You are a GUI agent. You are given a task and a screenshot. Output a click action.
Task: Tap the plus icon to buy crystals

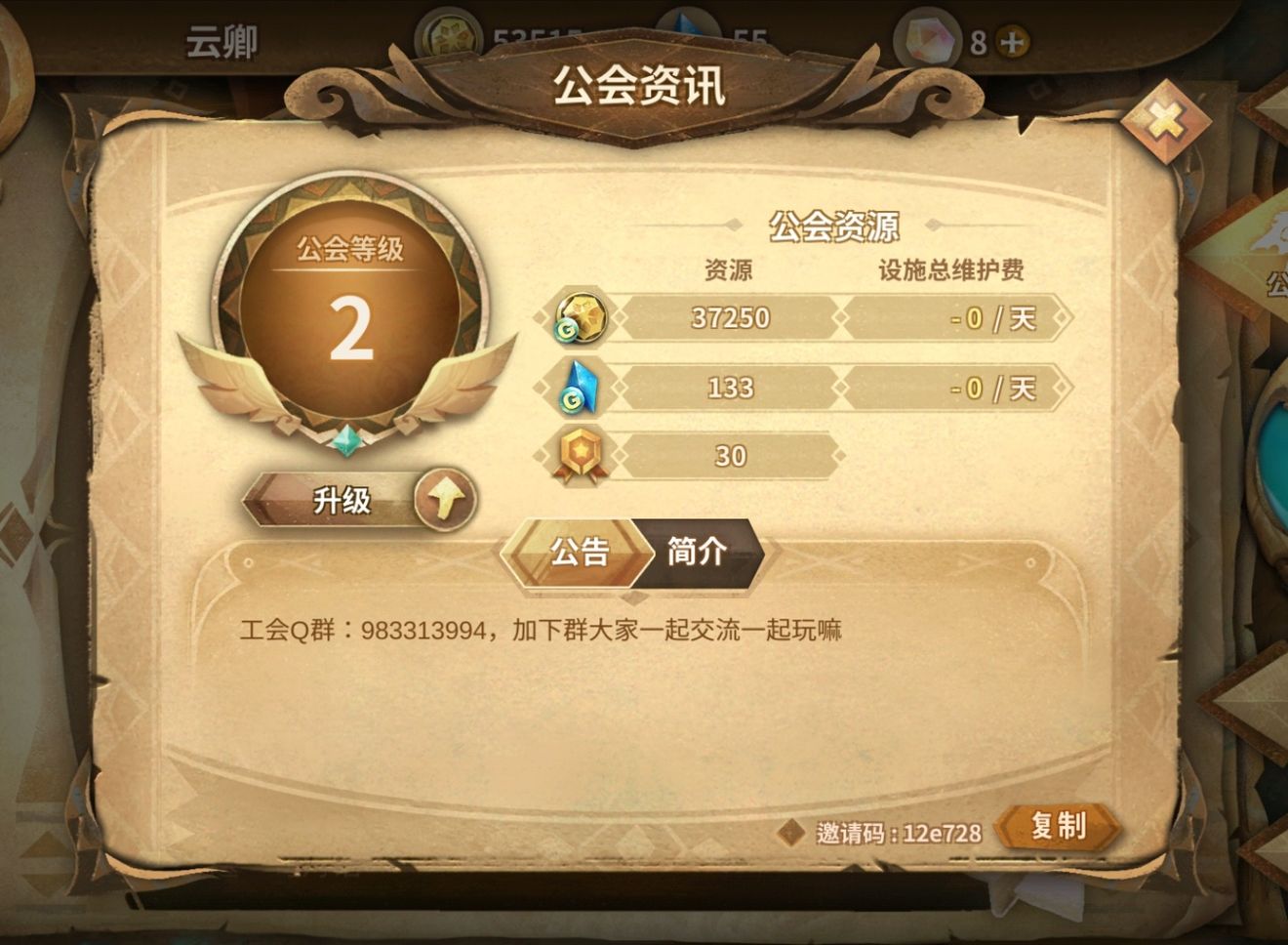coord(1010,43)
